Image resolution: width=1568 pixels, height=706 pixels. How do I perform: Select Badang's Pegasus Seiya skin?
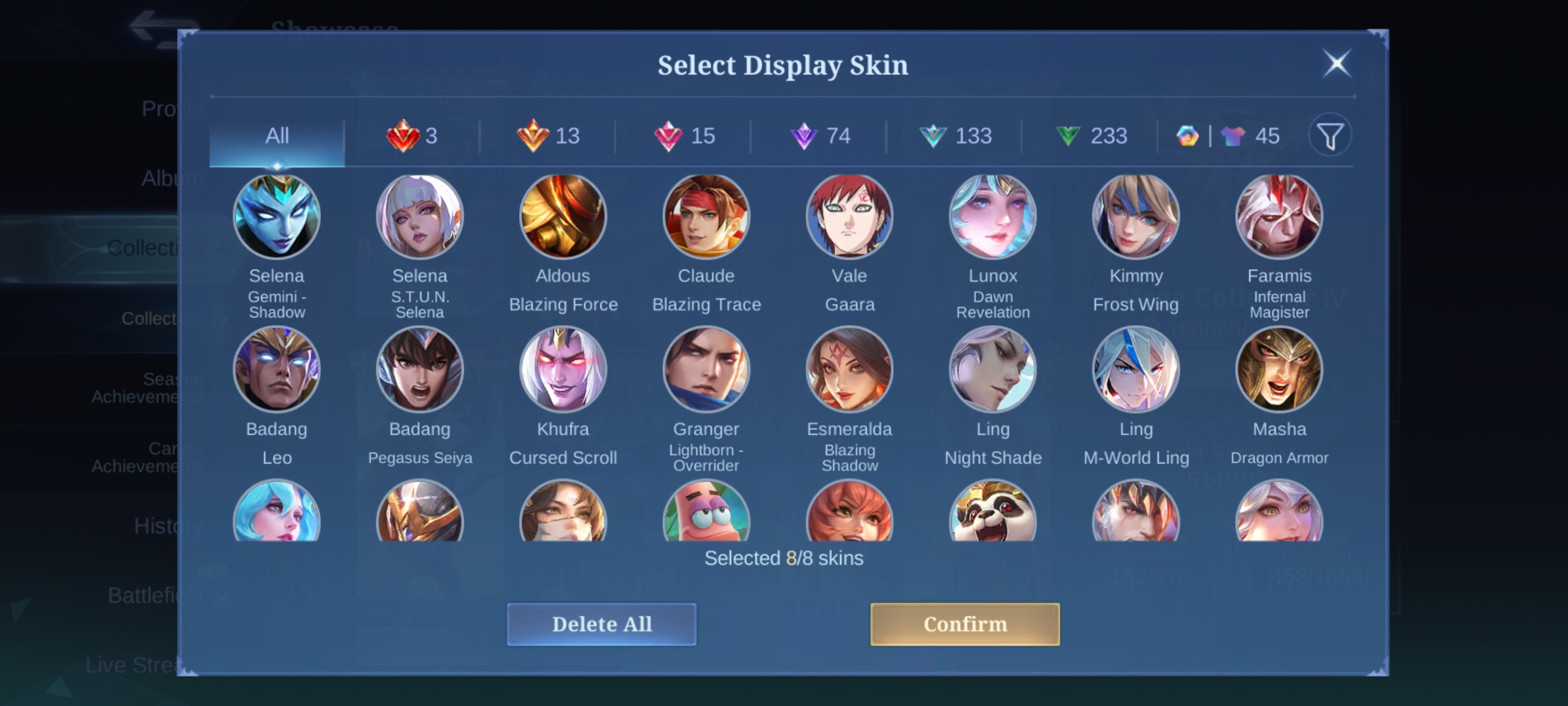tap(420, 369)
